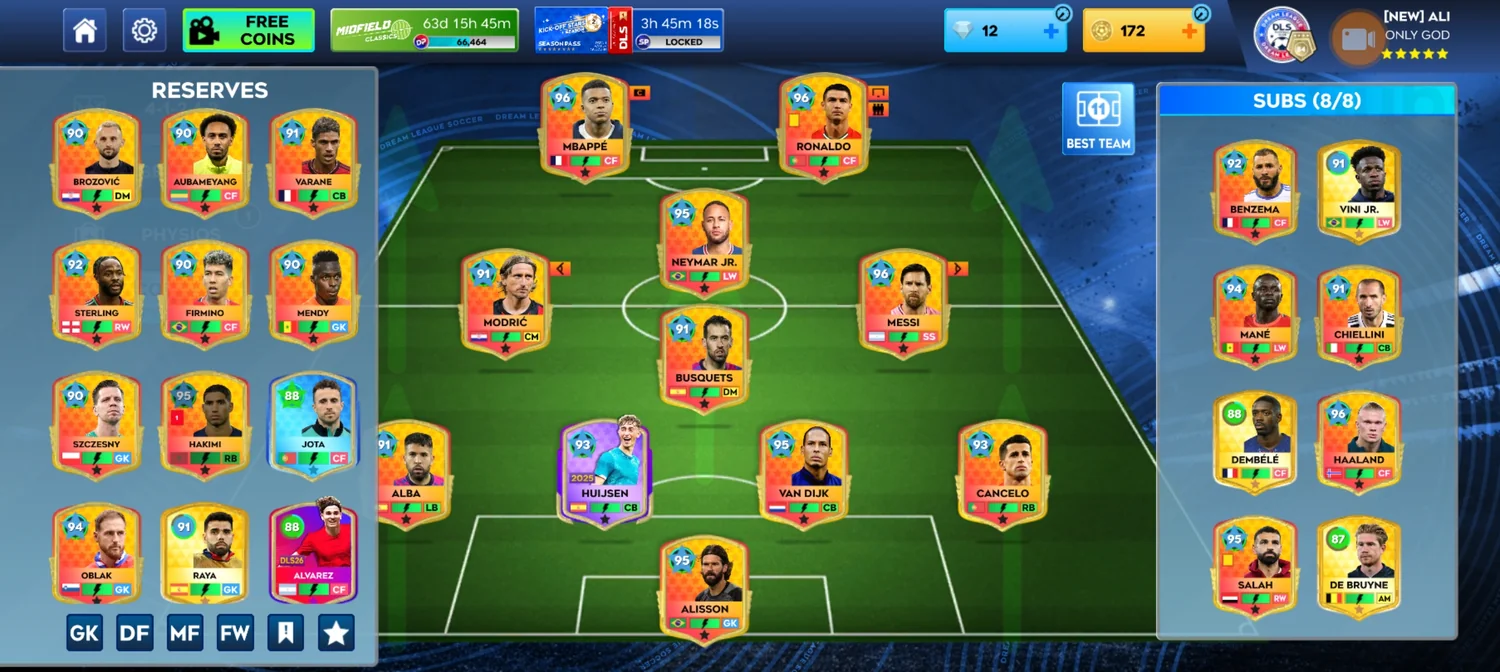Open the Midfield Classic event
Viewport: 1500px width, 672px height.
point(424,31)
